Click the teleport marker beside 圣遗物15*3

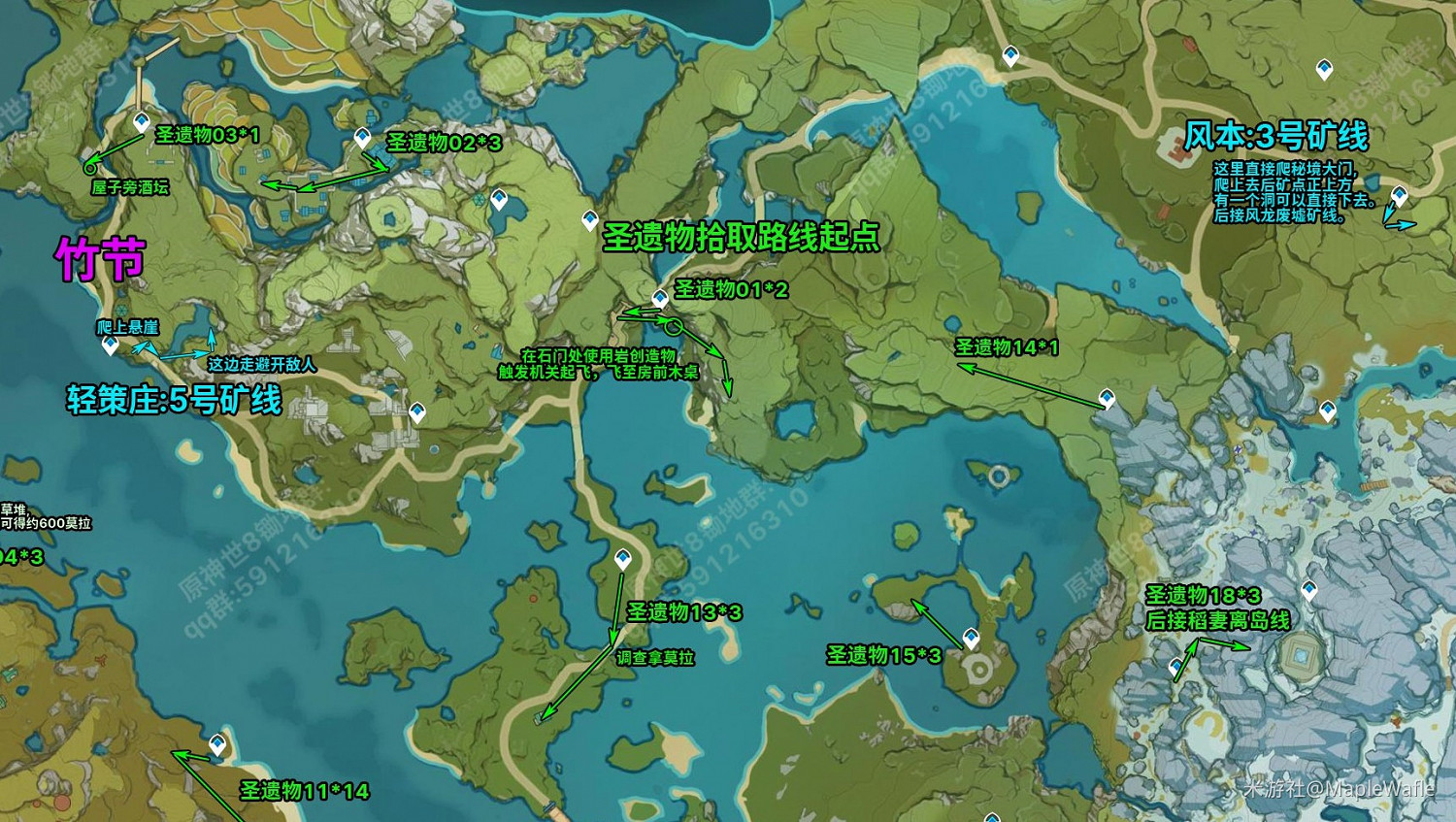tap(971, 638)
